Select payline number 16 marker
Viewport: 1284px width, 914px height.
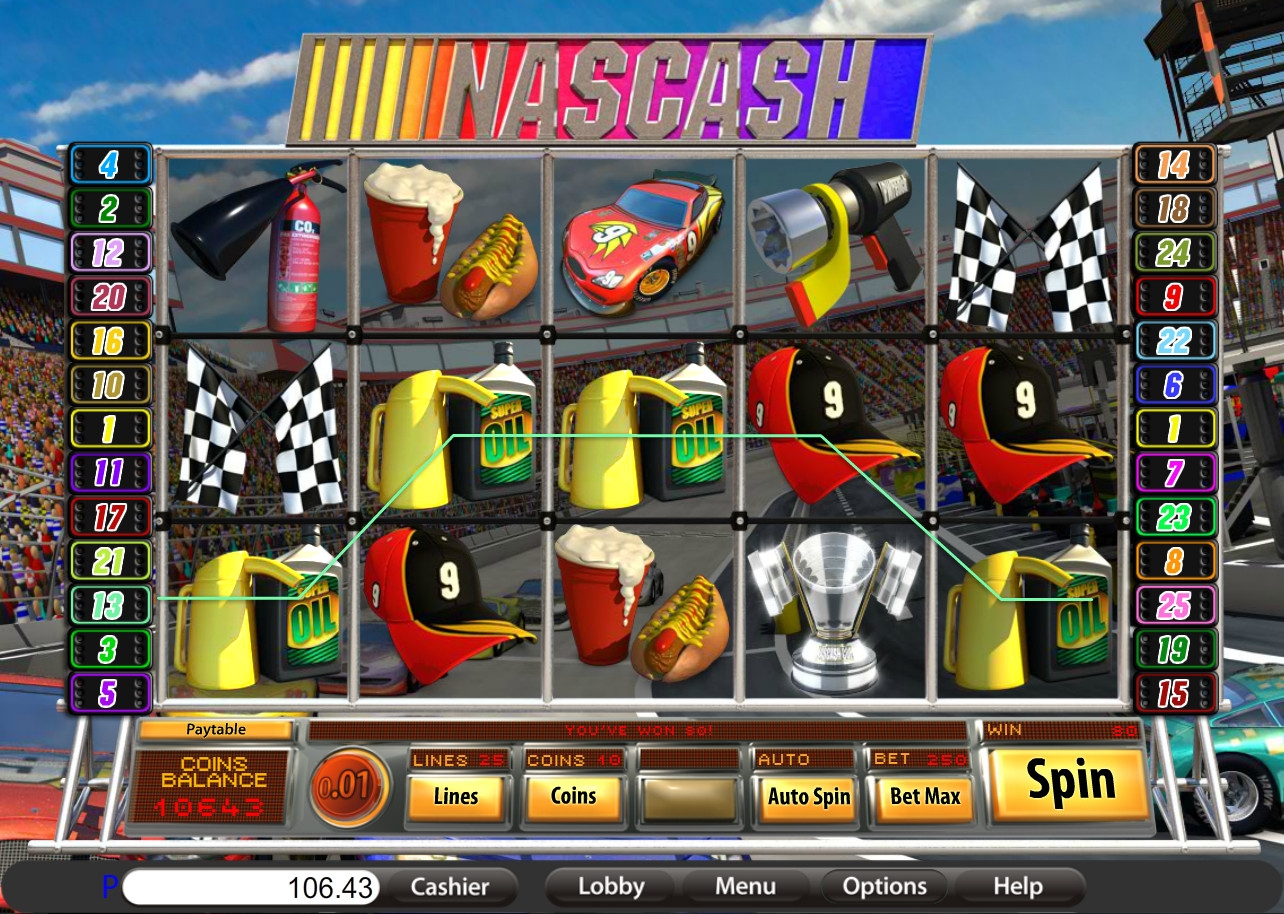[109, 340]
